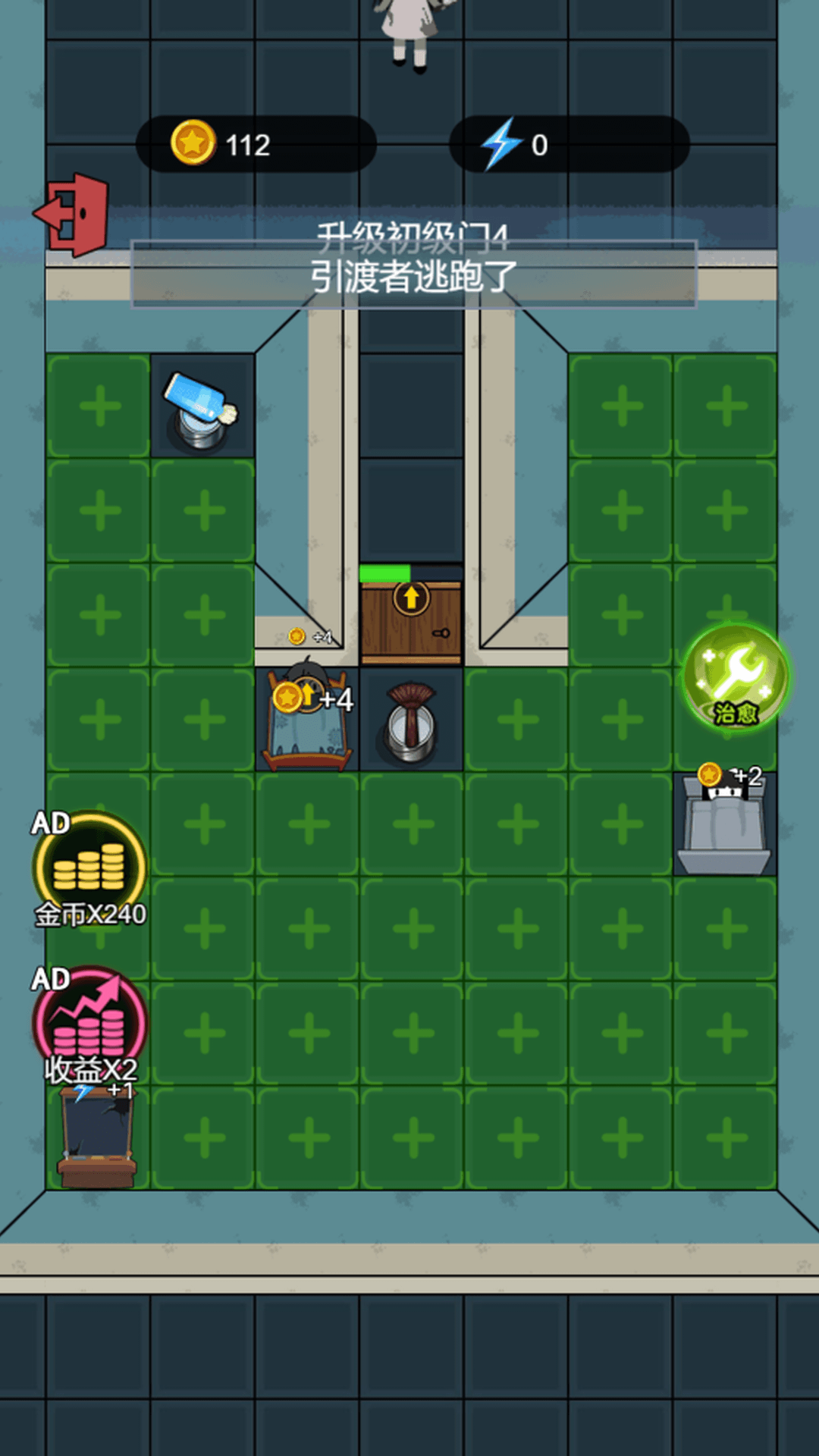Activate the green 治愈 heal button
Image resolution: width=819 pixels, height=1456 pixels.
pos(735,676)
